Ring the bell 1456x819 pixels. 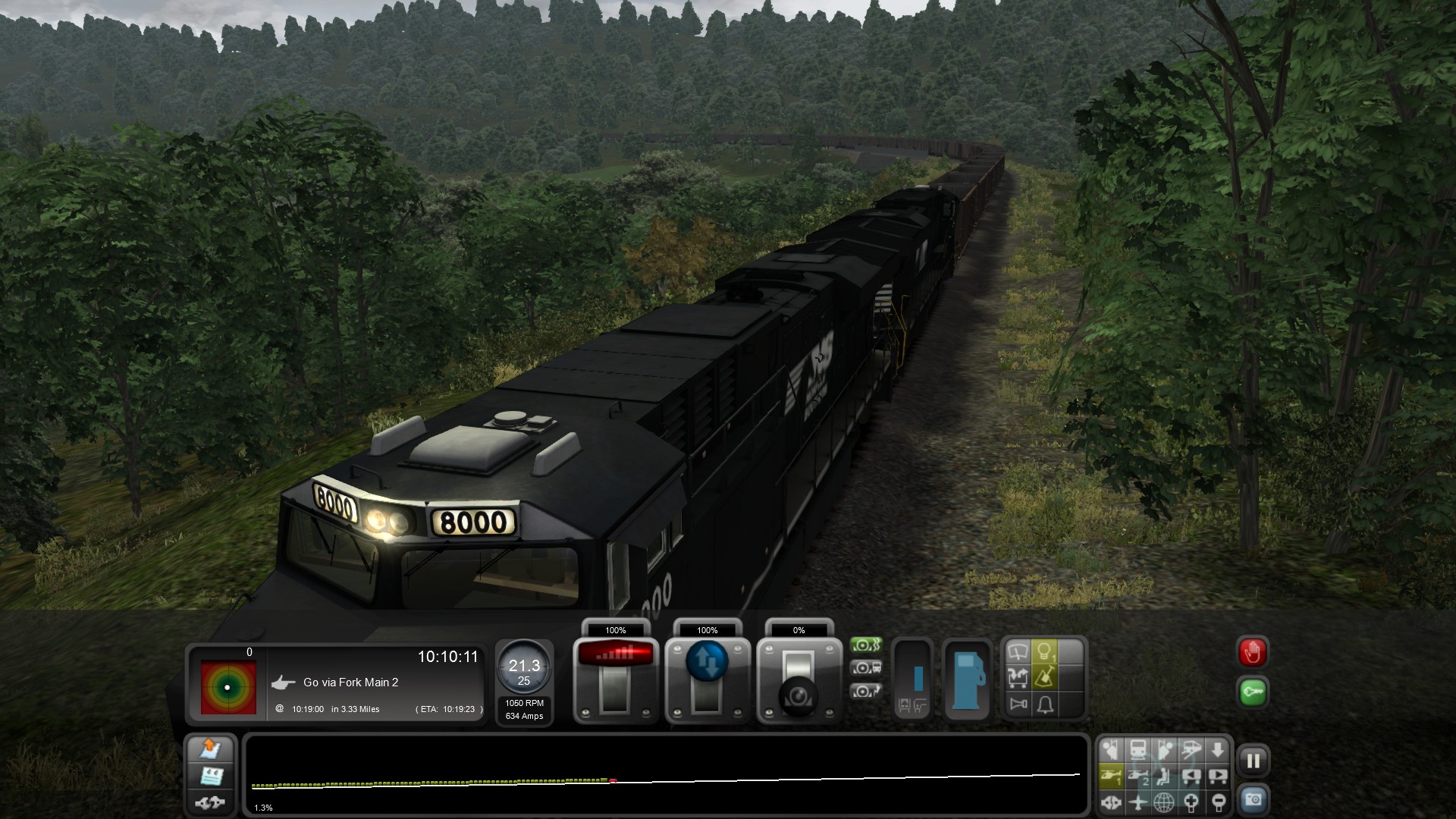1045,704
